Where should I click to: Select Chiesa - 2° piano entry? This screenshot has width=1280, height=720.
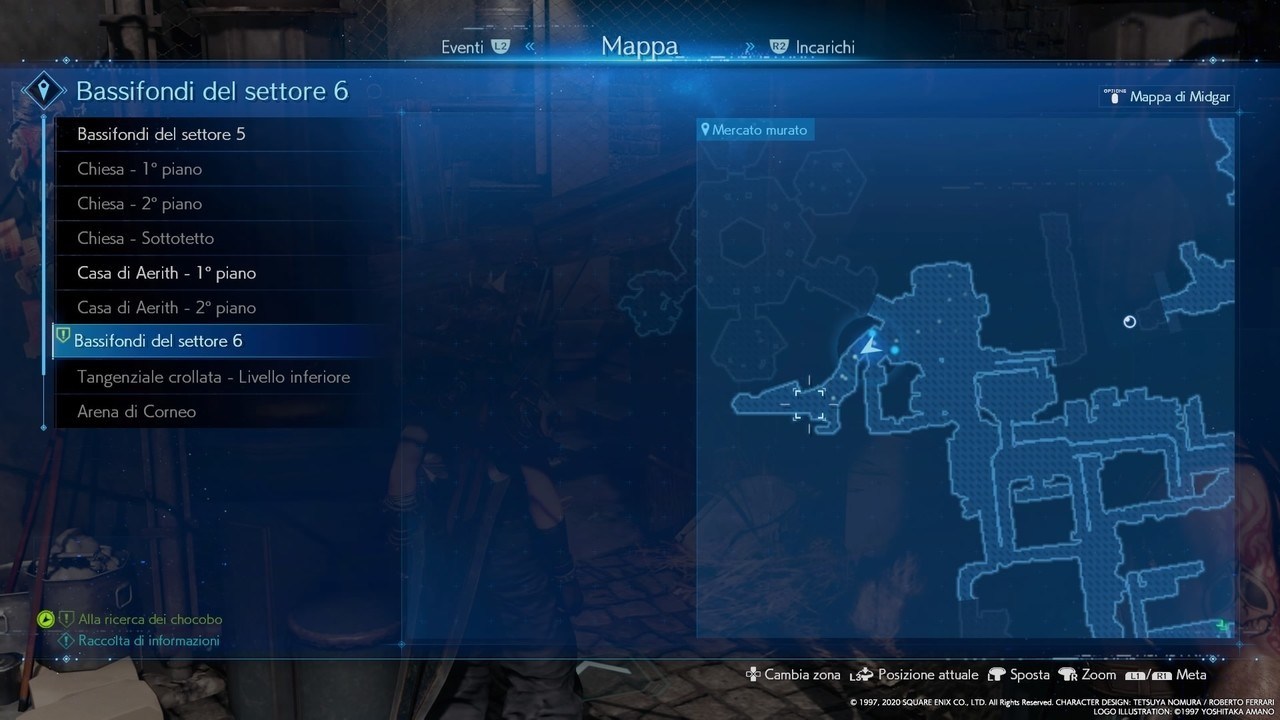click(x=140, y=204)
